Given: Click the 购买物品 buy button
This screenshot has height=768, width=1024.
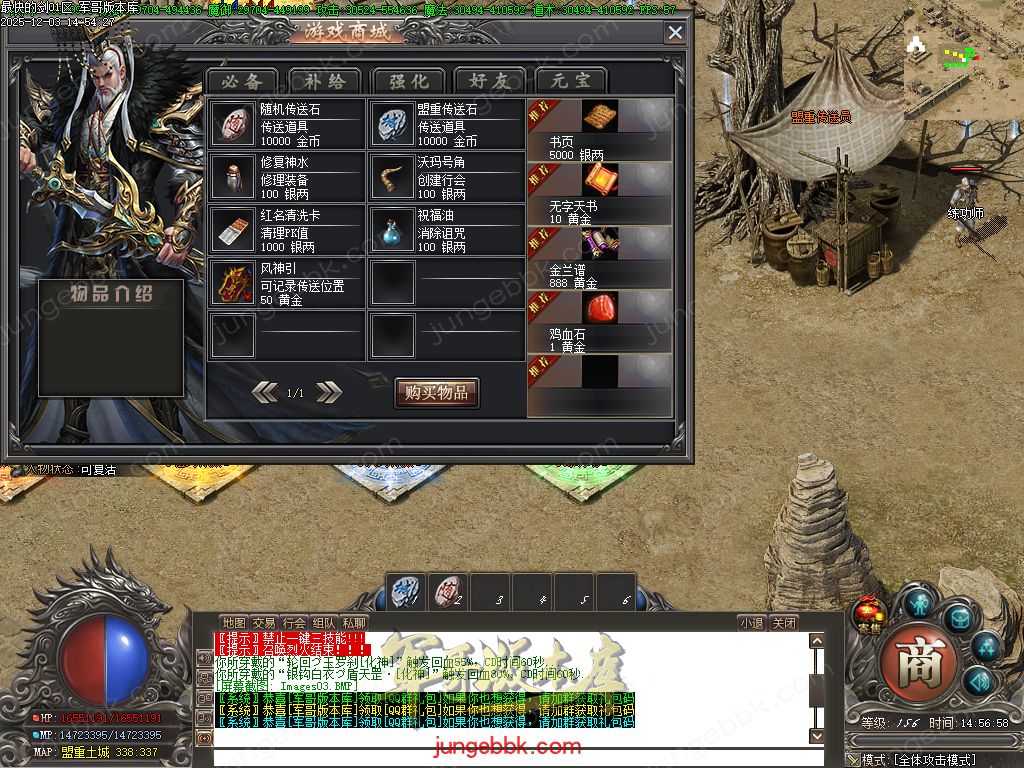Looking at the screenshot, I should pyautogui.click(x=436, y=392).
